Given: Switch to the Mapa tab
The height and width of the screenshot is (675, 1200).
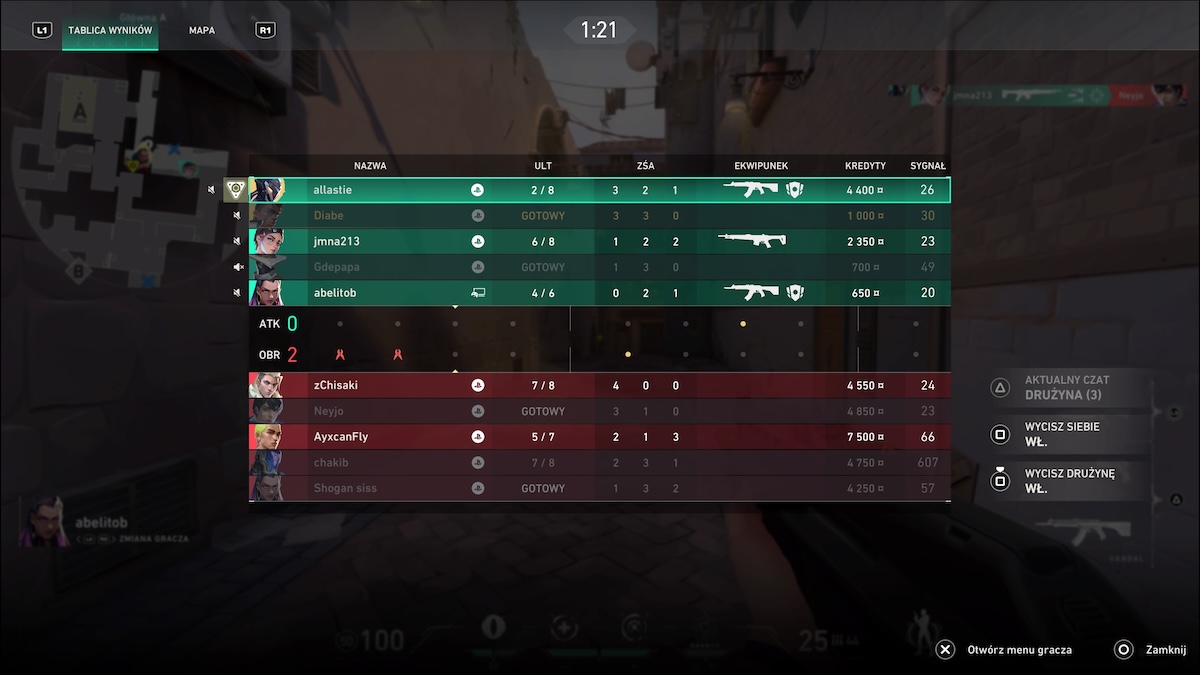Looking at the screenshot, I should (202, 30).
